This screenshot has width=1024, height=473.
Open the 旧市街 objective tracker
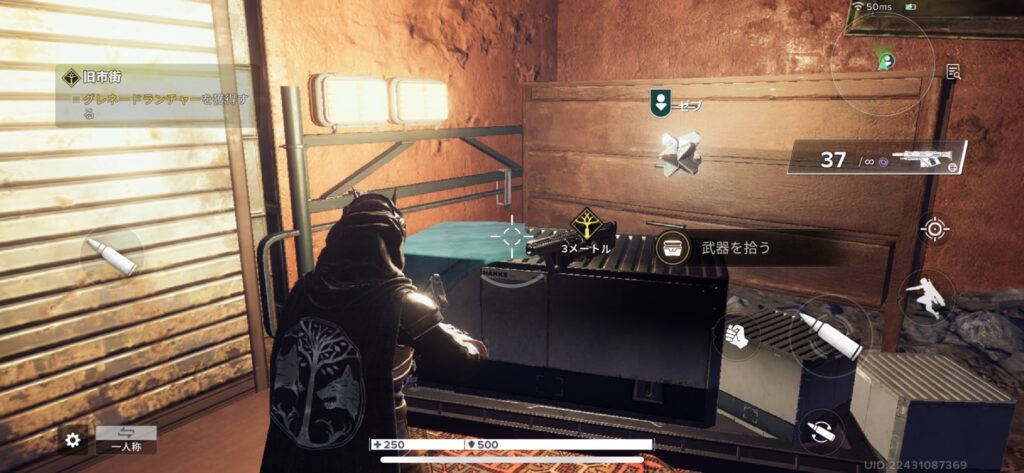click(x=155, y=95)
